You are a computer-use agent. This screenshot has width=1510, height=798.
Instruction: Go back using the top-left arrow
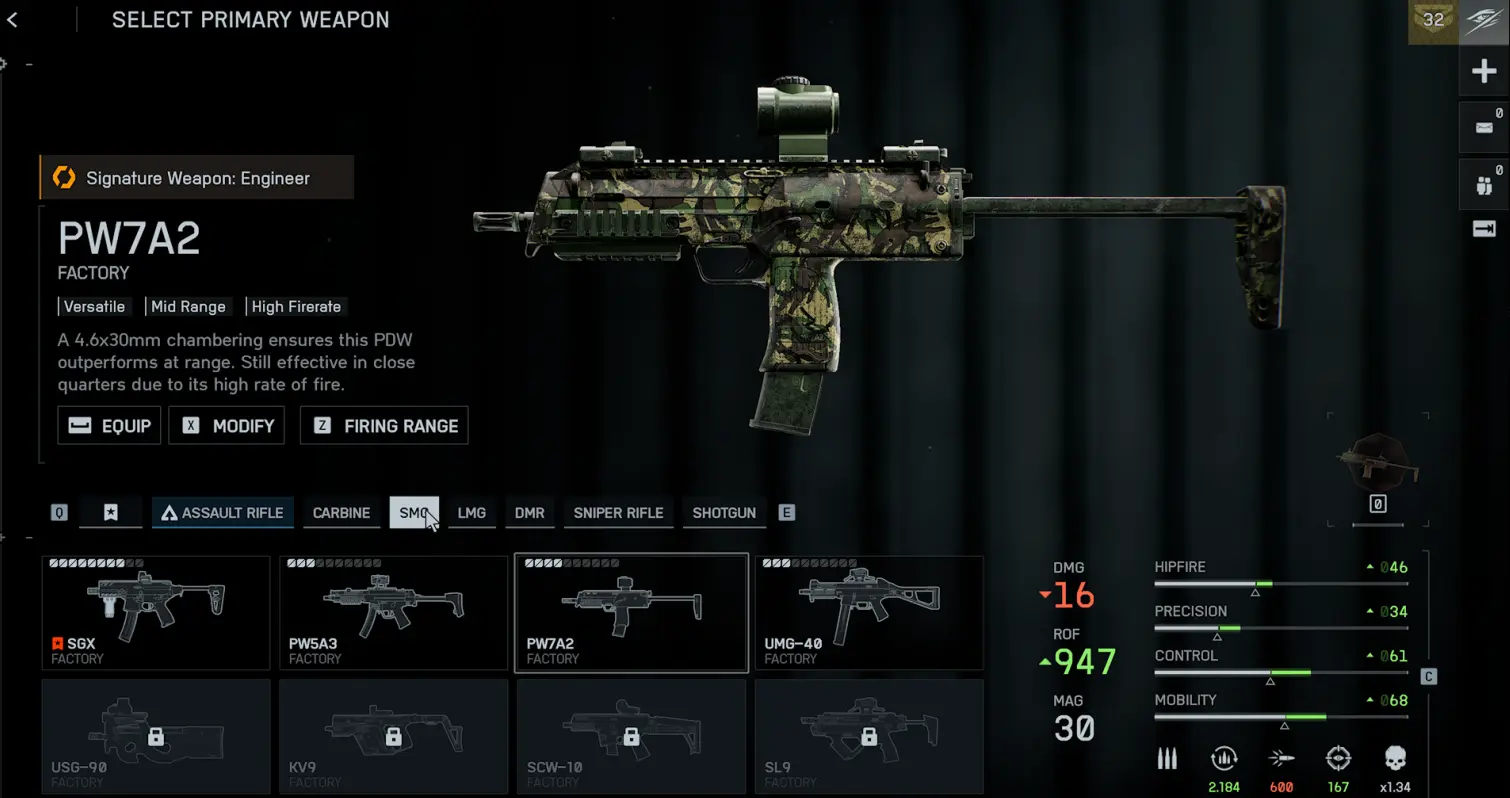click(12, 20)
